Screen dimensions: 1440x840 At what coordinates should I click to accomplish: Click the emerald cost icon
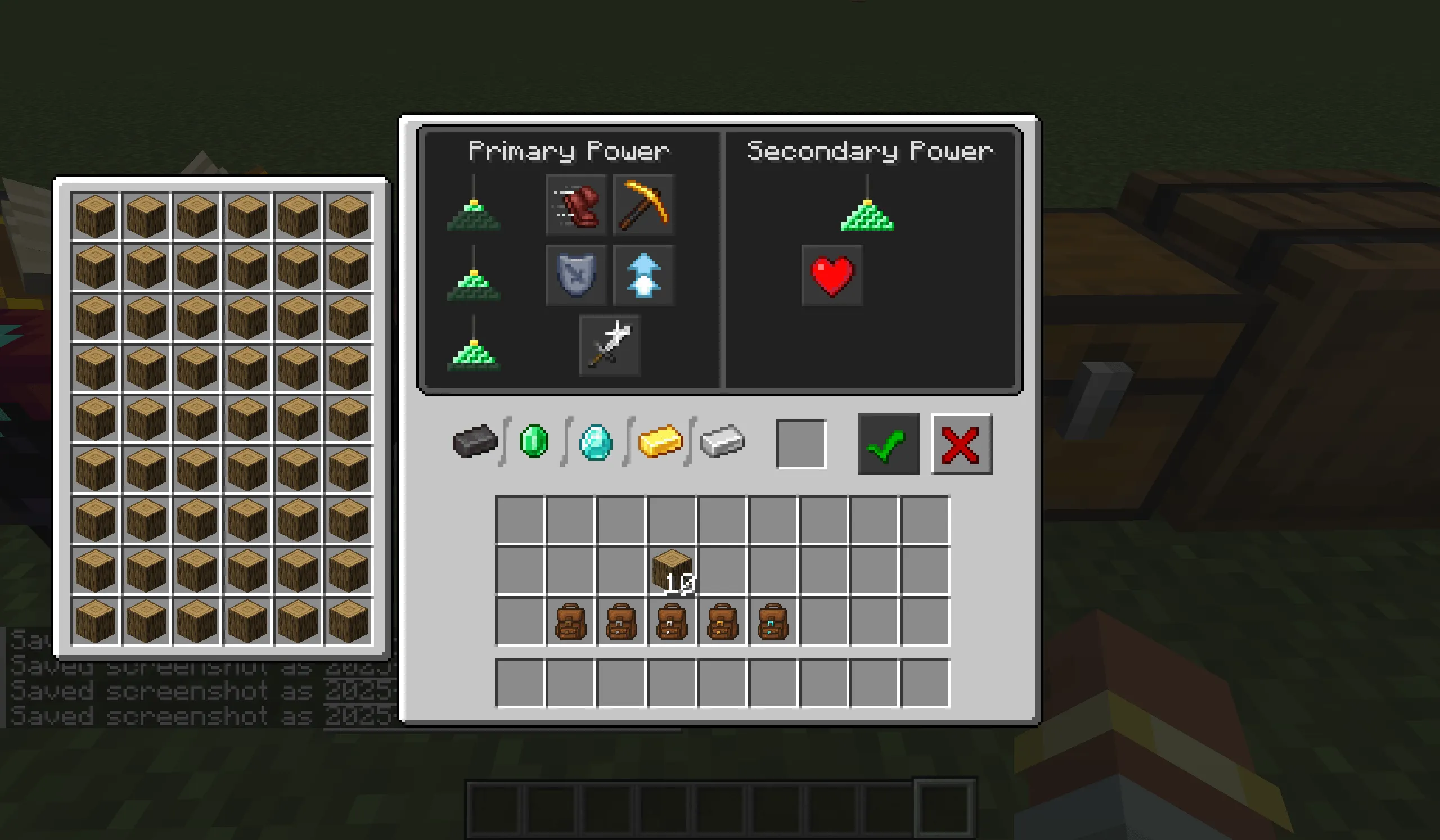534,440
